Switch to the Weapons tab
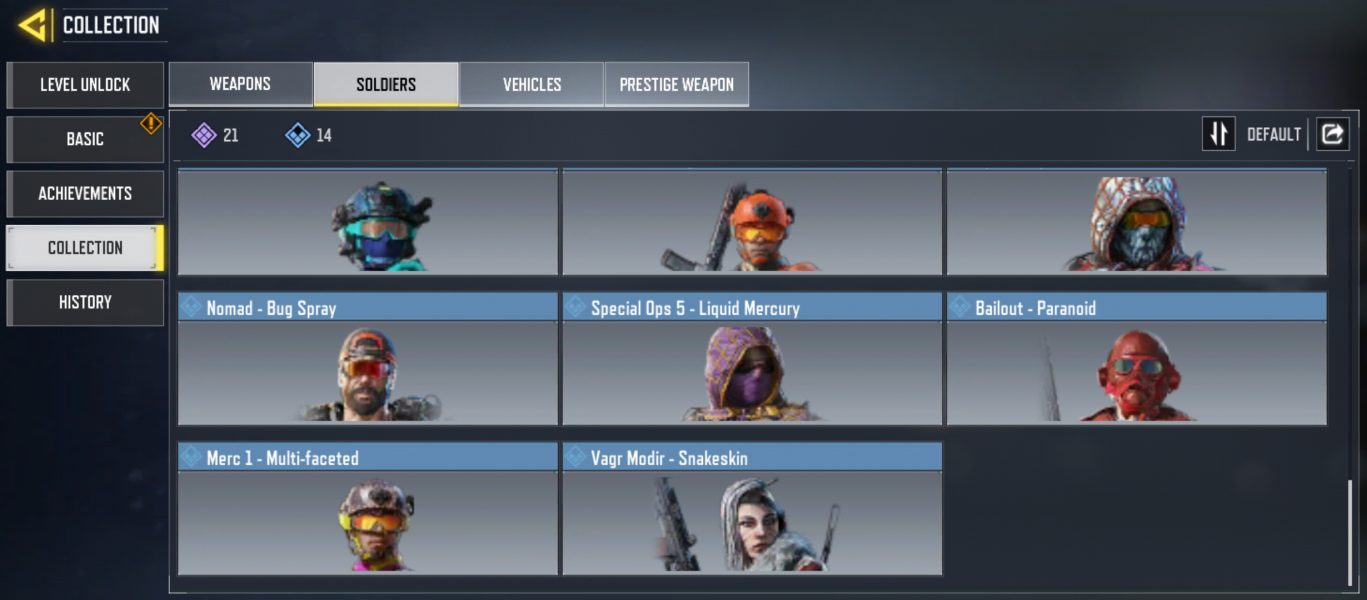Screen dimensions: 1367x600 (240, 84)
